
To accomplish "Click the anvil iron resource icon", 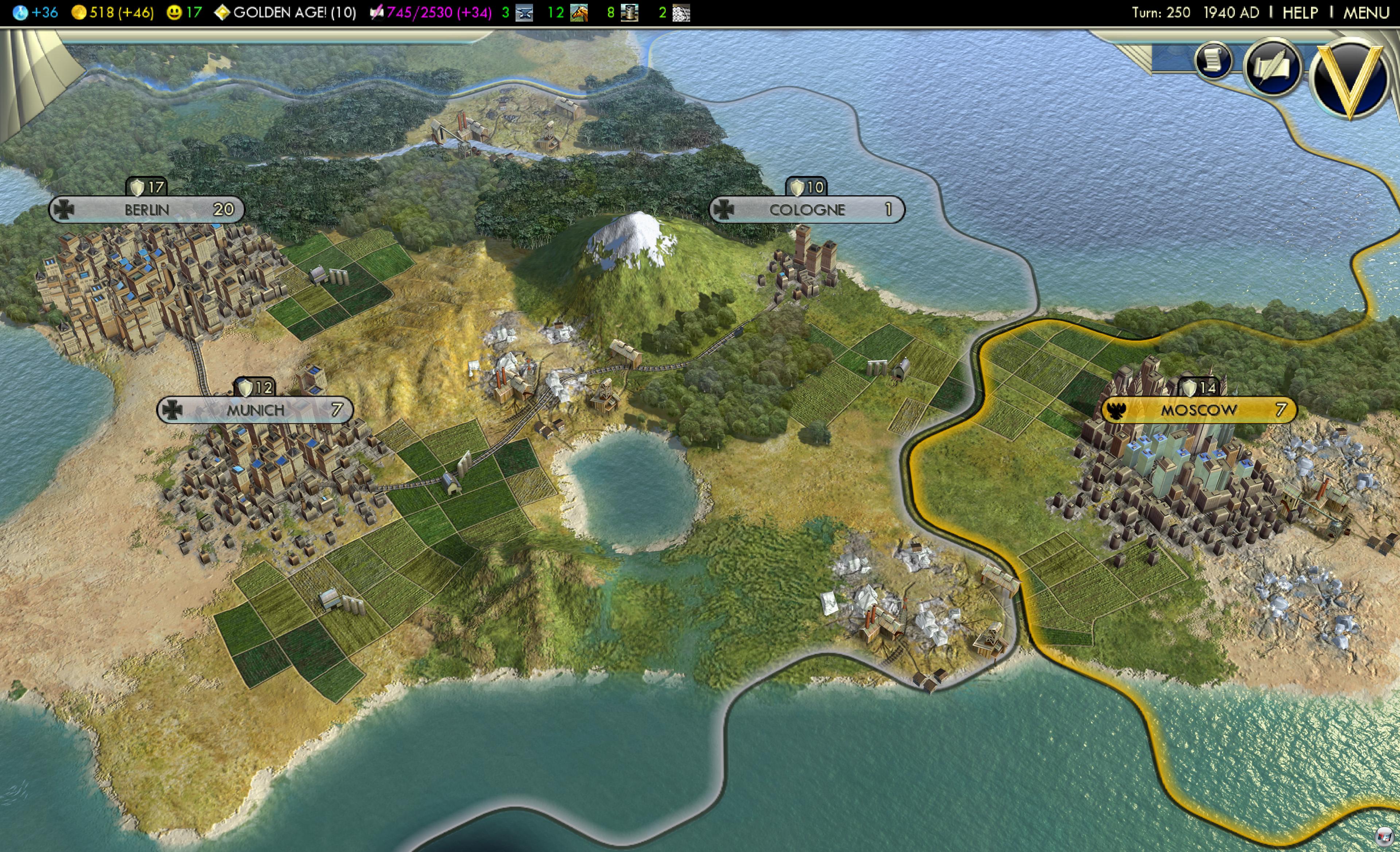I will [x=524, y=12].
